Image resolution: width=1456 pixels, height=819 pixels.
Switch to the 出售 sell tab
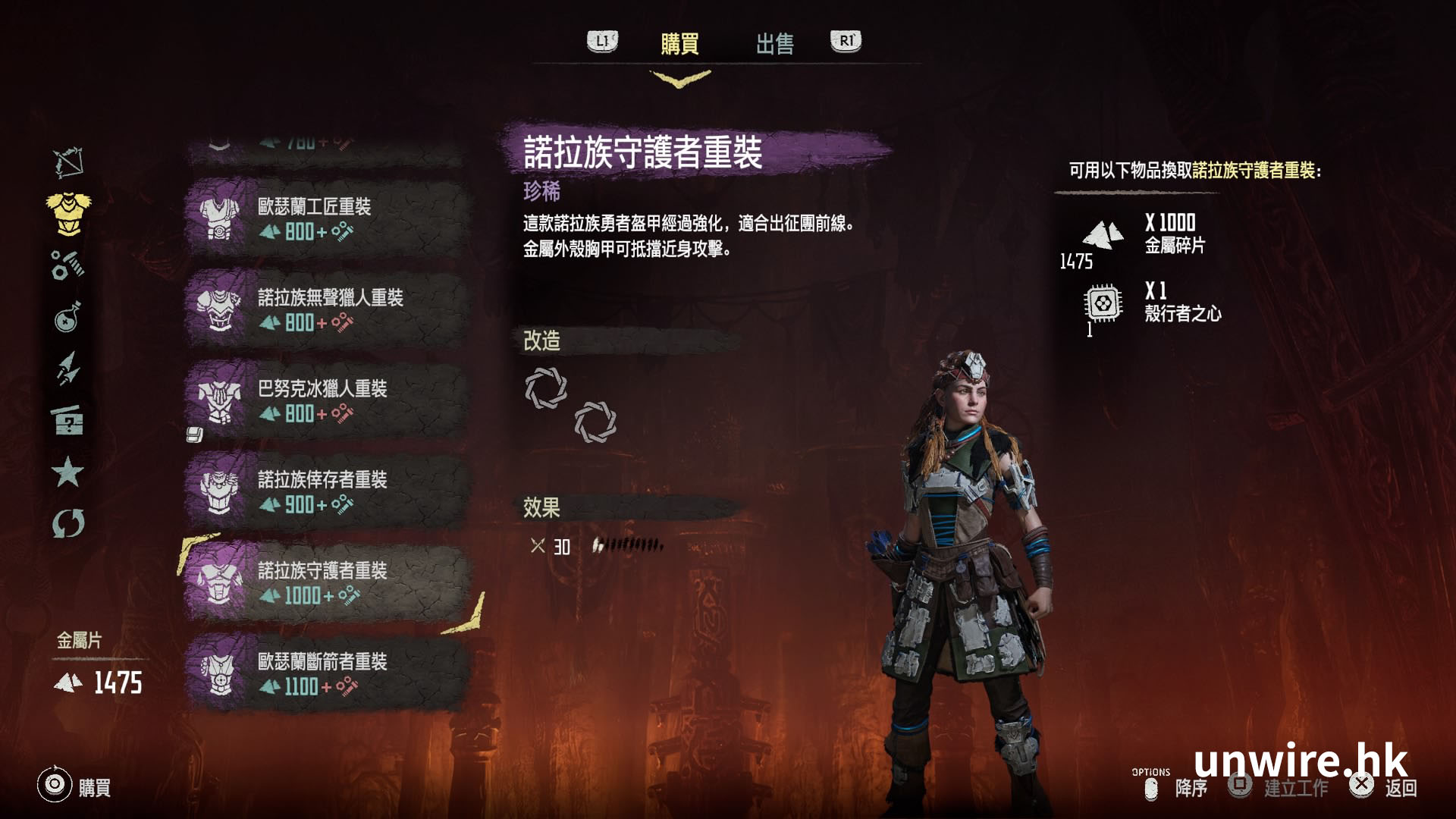pyautogui.click(x=774, y=44)
